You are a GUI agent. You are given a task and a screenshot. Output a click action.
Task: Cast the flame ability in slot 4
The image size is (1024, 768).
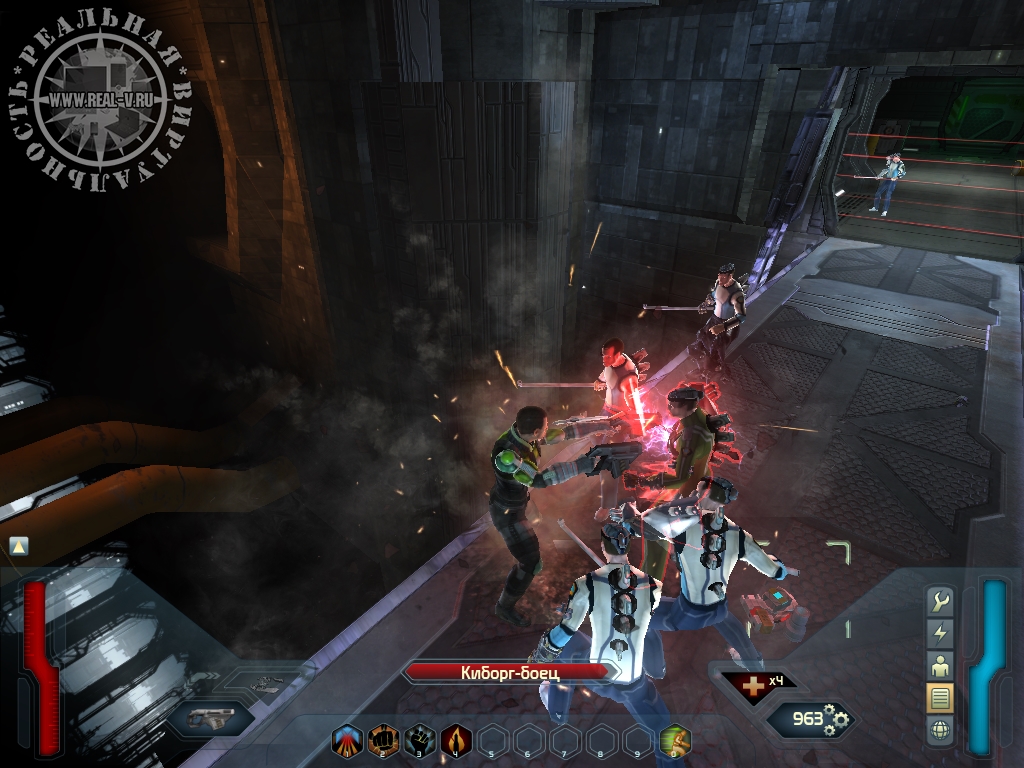pos(455,740)
